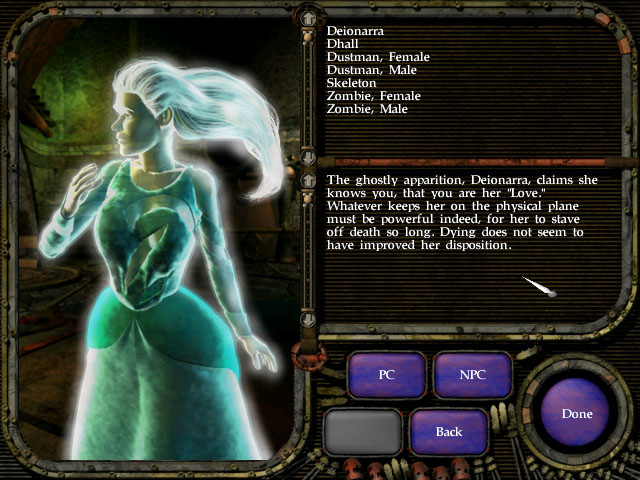
Task: Show the Skeleton entry
Action: coord(351,83)
